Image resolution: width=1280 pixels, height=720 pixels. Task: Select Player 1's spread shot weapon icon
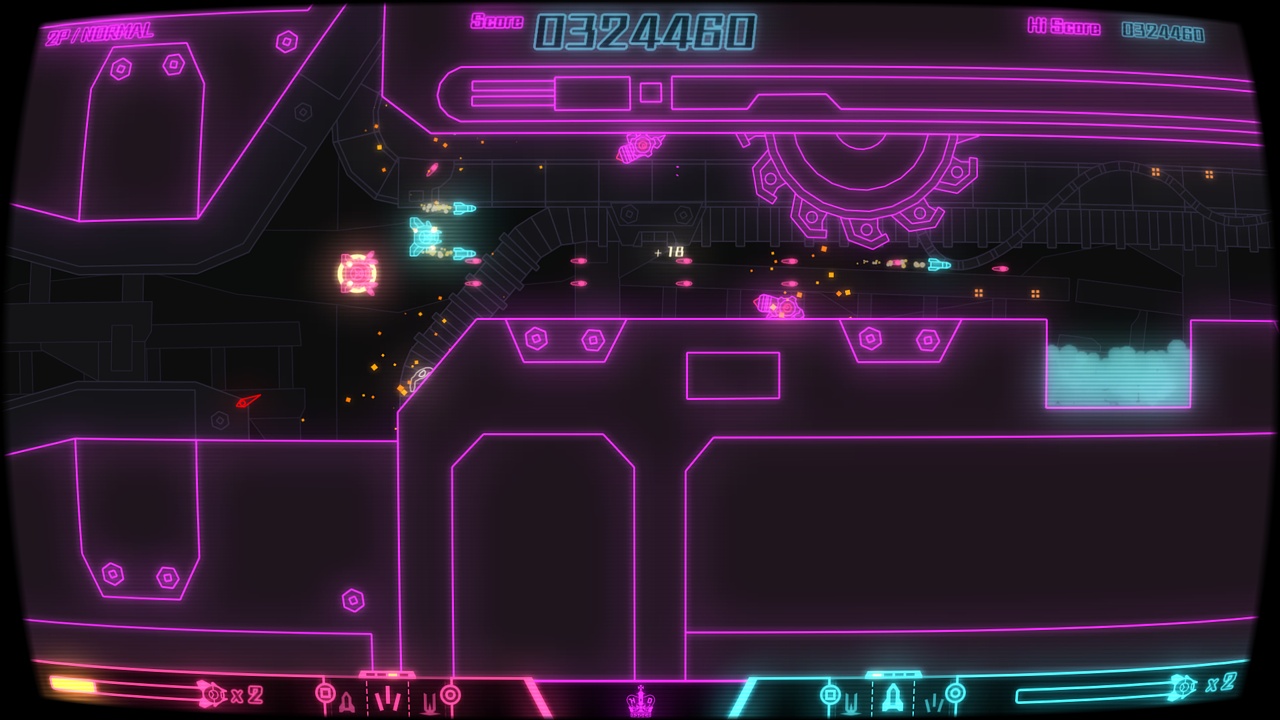point(388,698)
